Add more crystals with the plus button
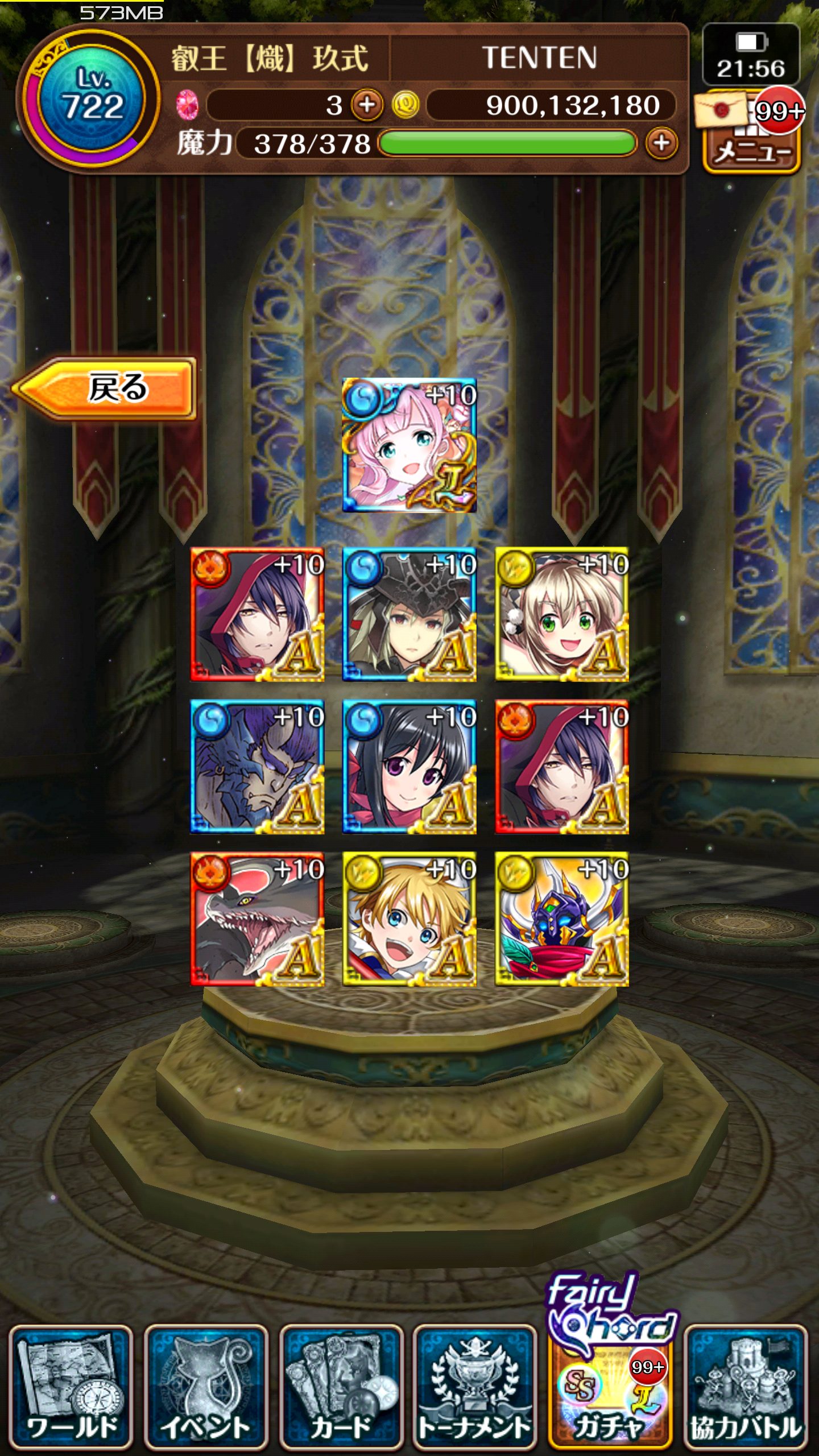819x1456 pixels. click(x=367, y=105)
